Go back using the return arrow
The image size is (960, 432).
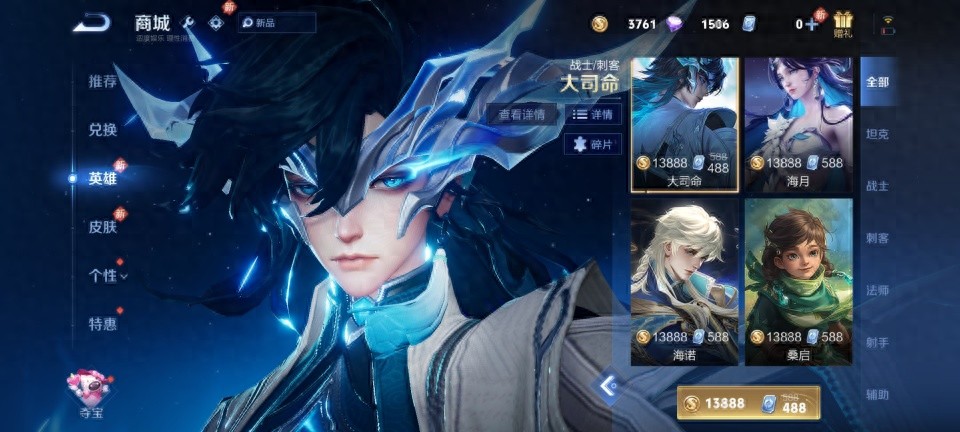(91, 23)
